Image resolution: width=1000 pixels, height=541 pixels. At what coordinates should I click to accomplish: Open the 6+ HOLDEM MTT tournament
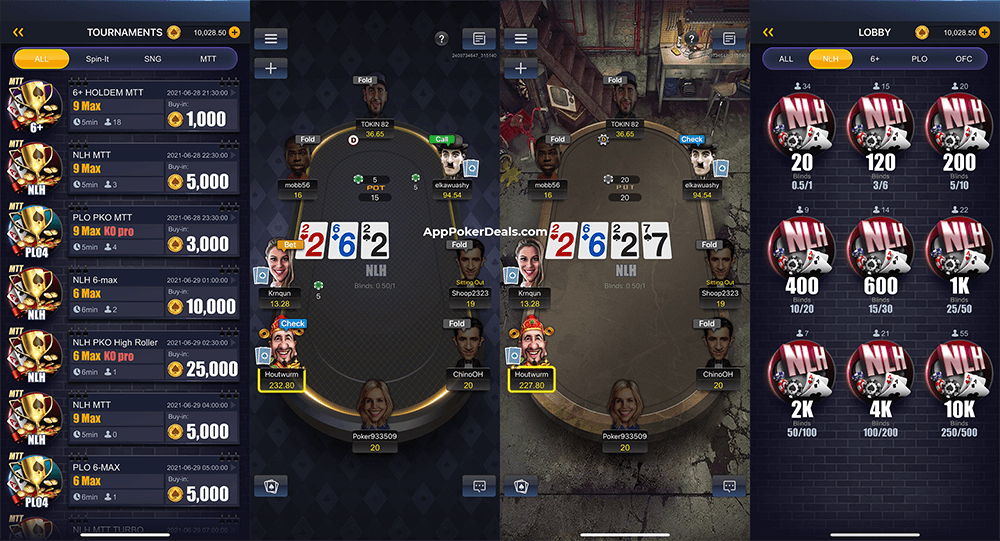152,107
